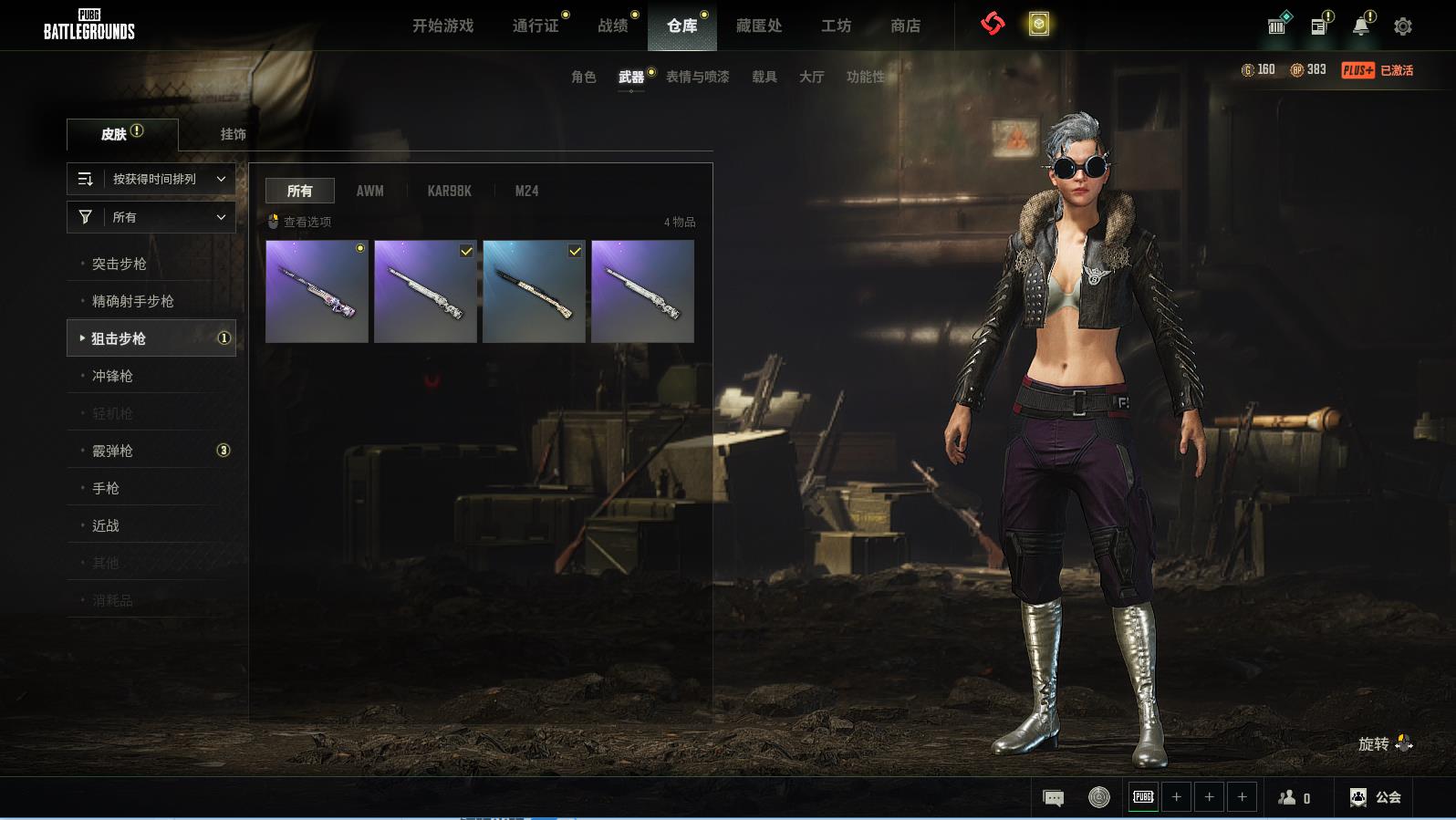Switch to the 工坊 workshop tab

(836, 26)
